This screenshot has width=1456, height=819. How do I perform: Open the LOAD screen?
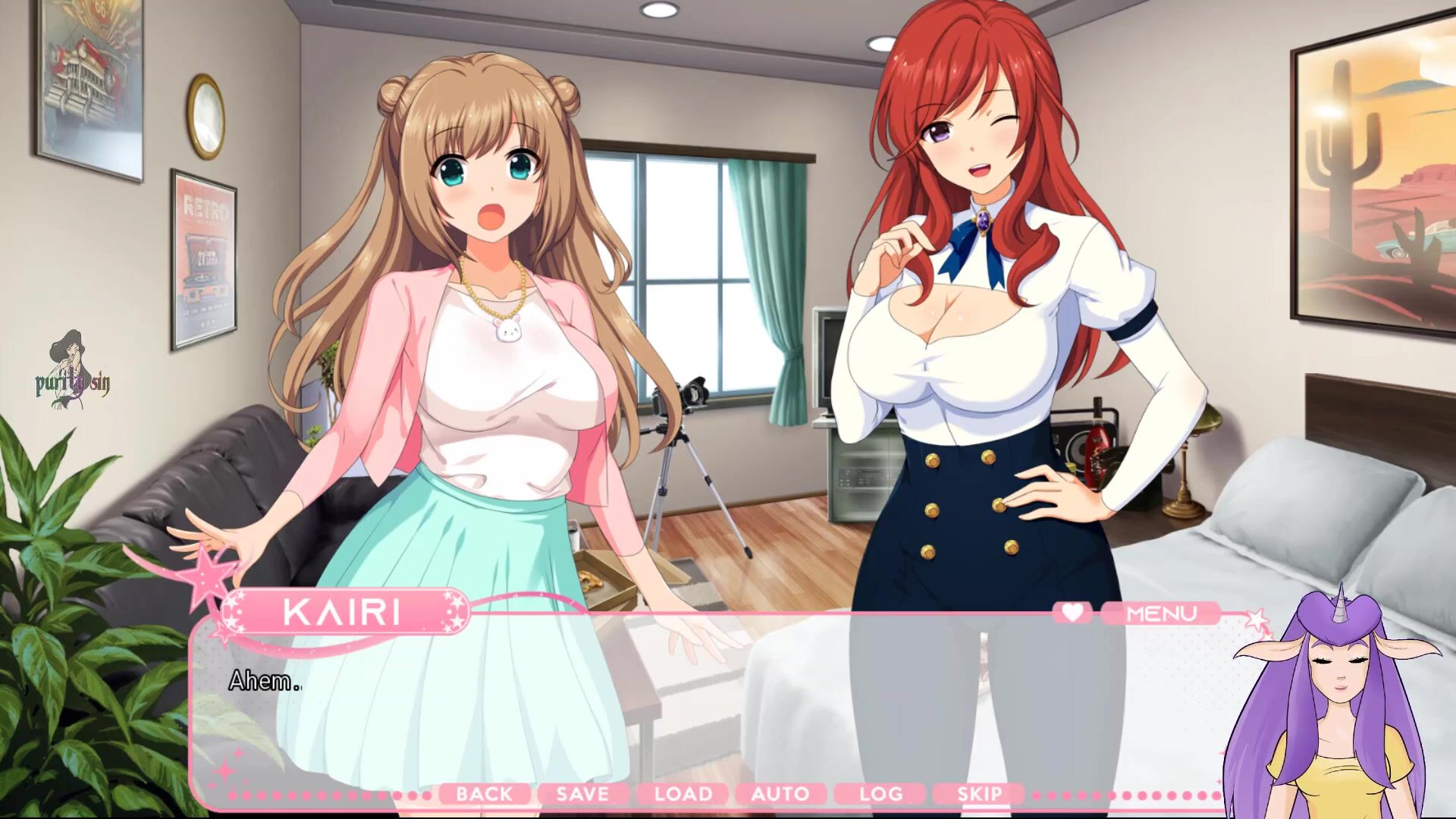682,794
